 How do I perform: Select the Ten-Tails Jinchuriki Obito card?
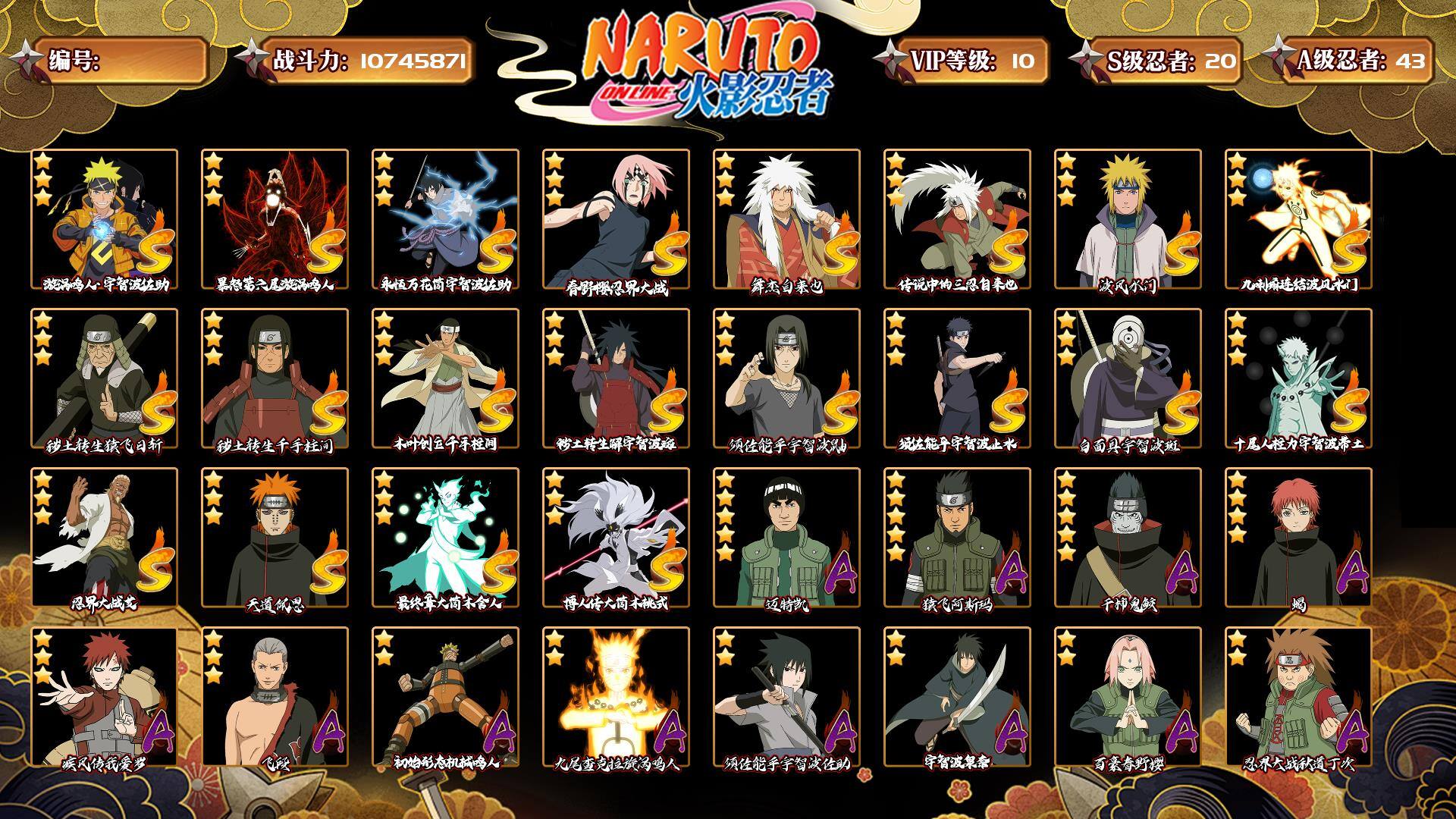pyautogui.click(x=1298, y=378)
